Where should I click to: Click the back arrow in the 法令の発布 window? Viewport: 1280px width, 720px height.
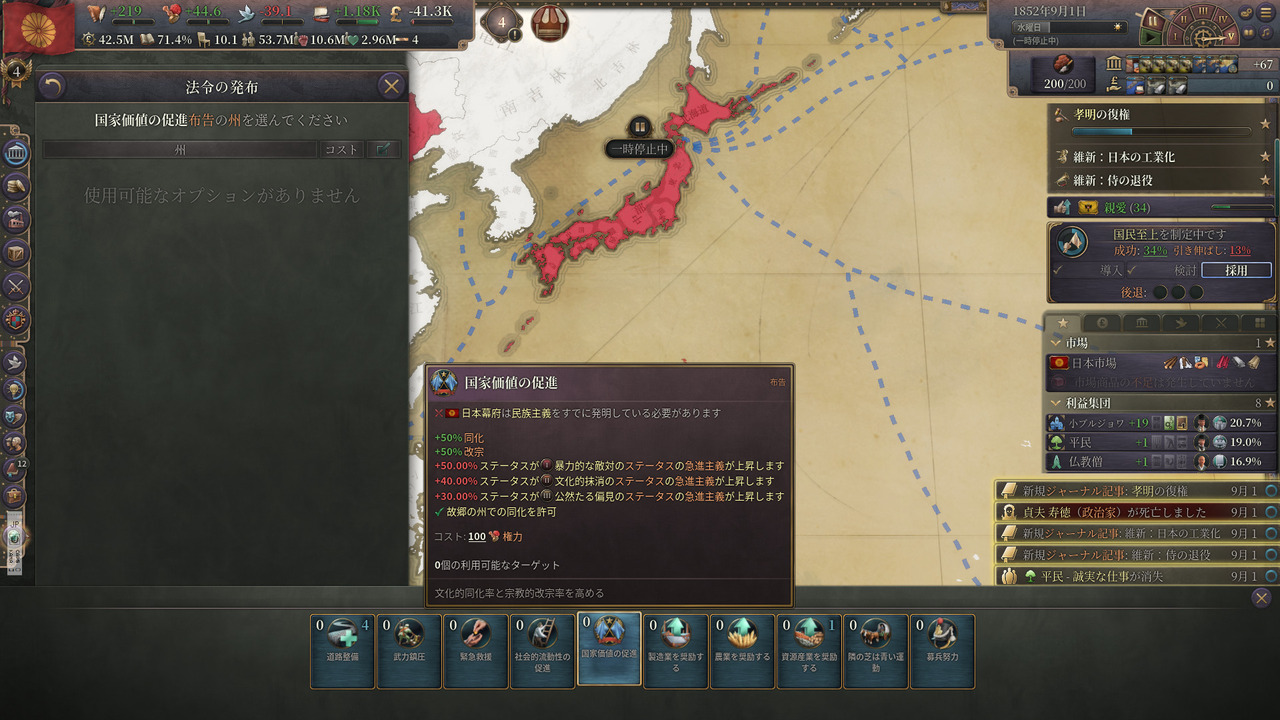(x=53, y=86)
